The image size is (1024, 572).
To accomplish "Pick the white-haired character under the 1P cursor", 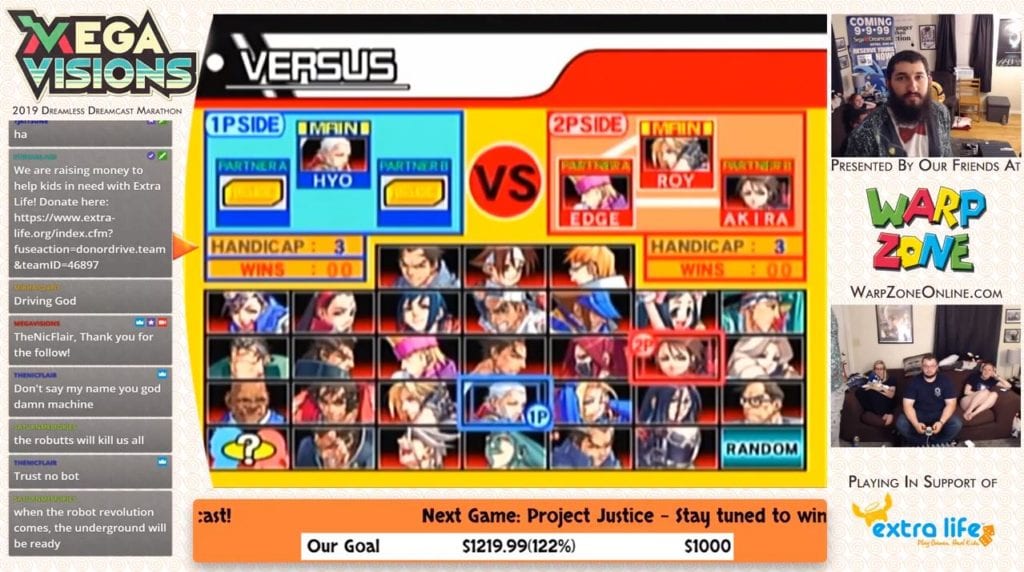I will point(502,402).
